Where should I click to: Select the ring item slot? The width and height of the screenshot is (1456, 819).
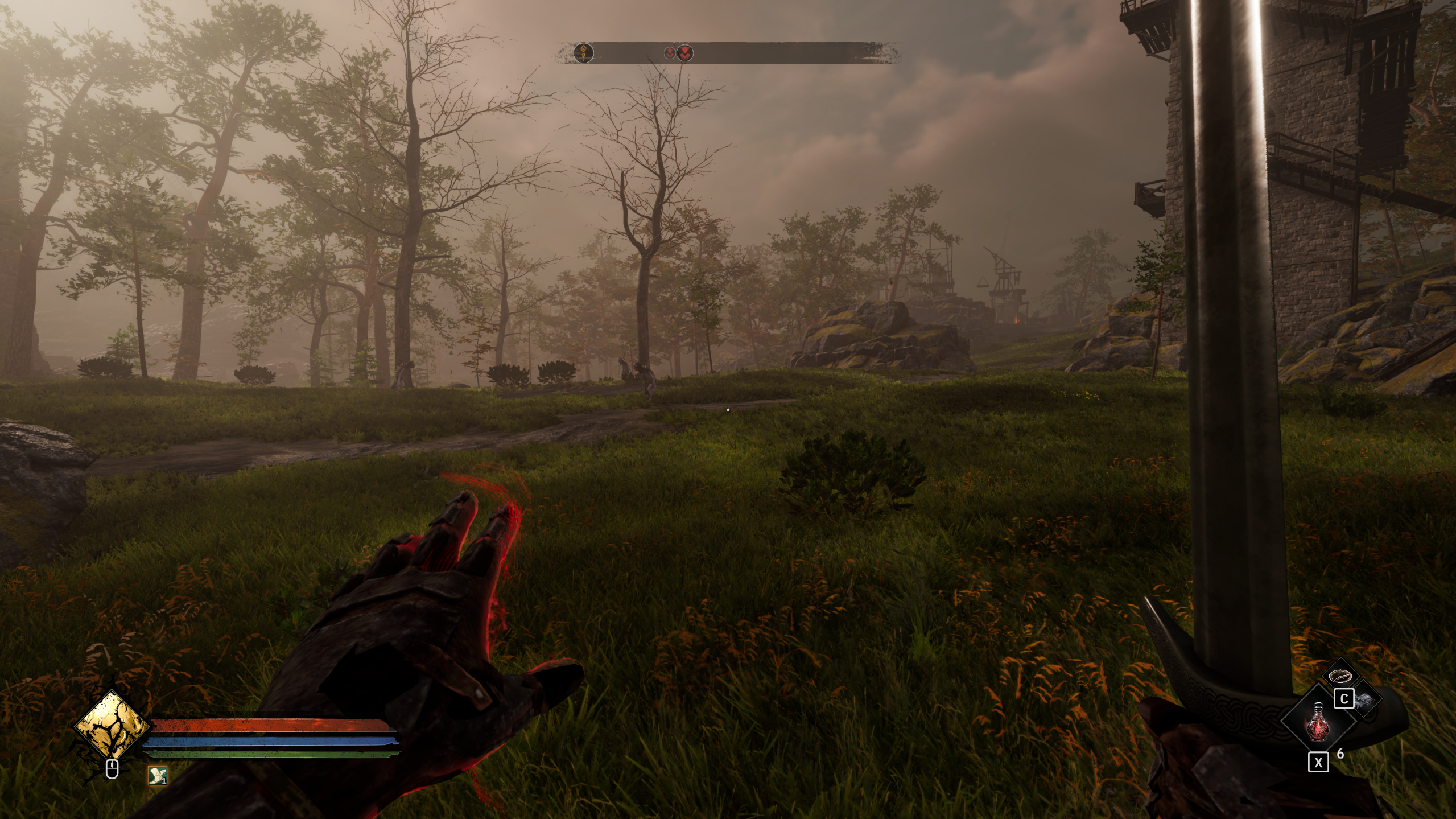click(1340, 676)
